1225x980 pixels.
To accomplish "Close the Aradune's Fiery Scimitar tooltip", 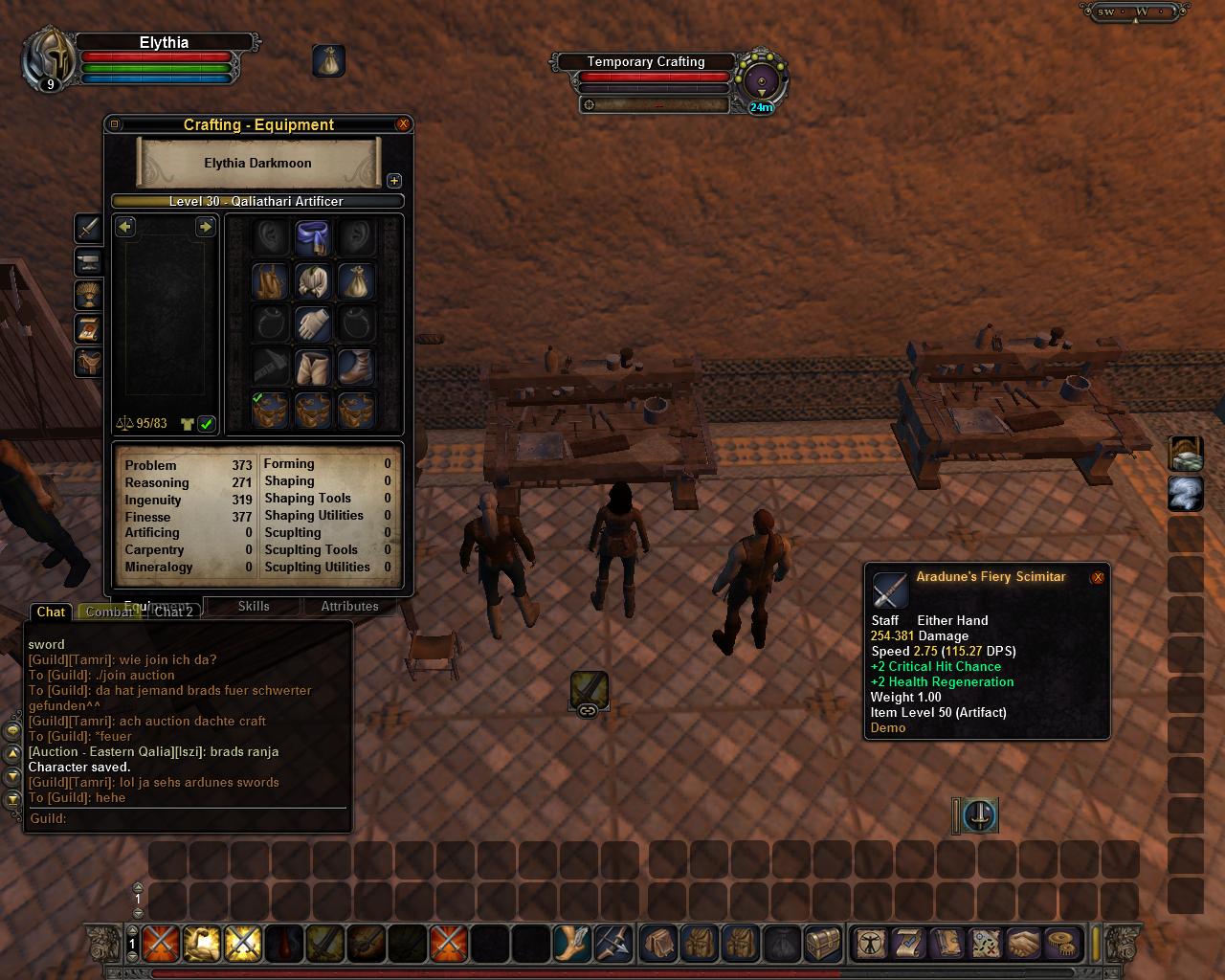I will click(x=1098, y=577).
